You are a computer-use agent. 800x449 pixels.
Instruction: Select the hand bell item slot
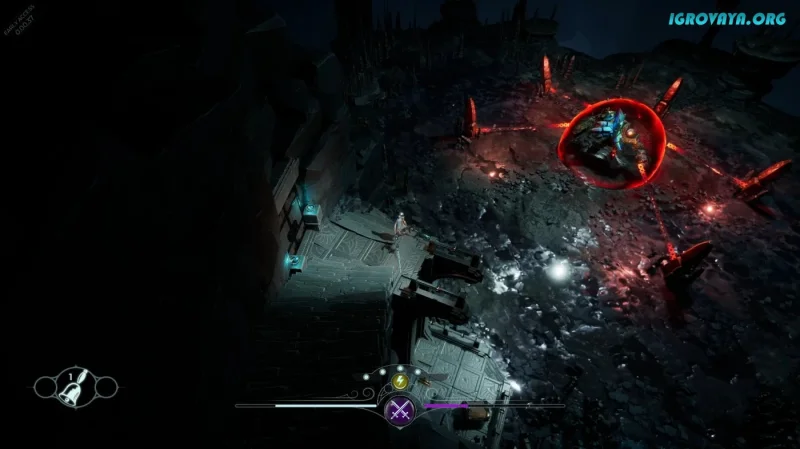coord(75,385)
